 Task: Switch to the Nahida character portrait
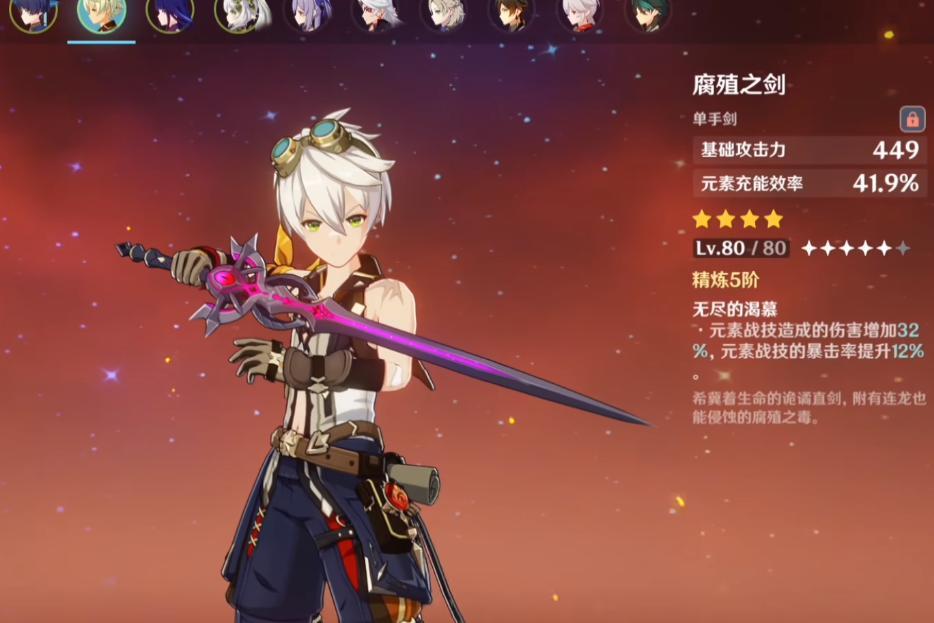point(236,14)
